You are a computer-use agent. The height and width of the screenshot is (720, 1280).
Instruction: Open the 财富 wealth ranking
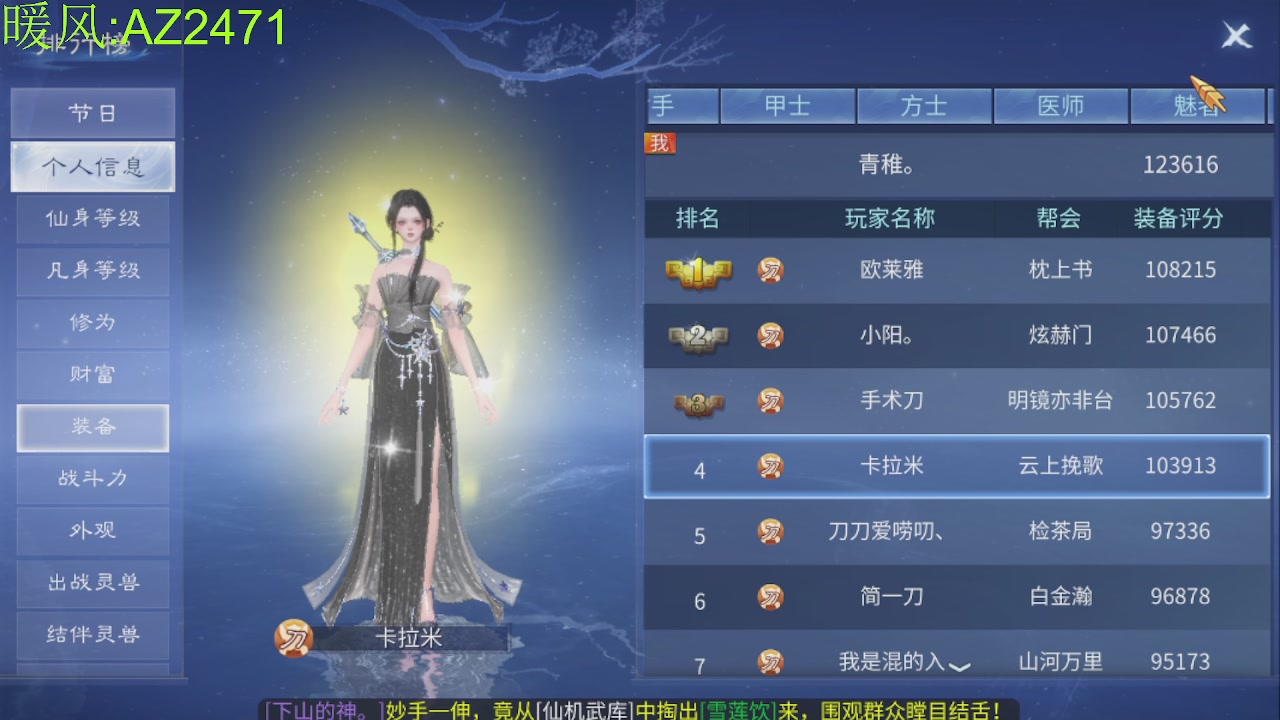(93, 374)
